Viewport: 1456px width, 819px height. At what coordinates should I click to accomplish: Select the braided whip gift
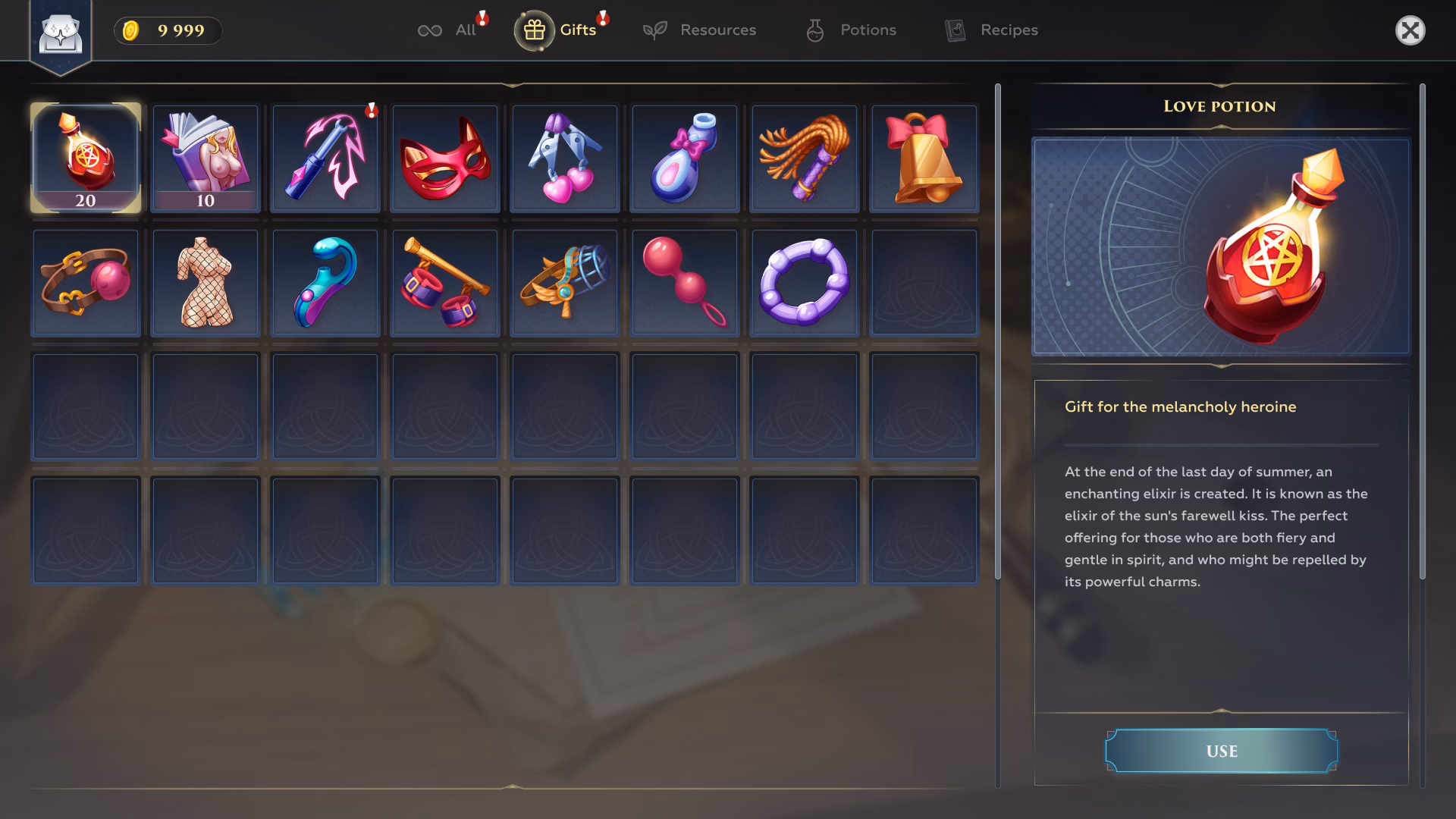click(x=804, y=157)
